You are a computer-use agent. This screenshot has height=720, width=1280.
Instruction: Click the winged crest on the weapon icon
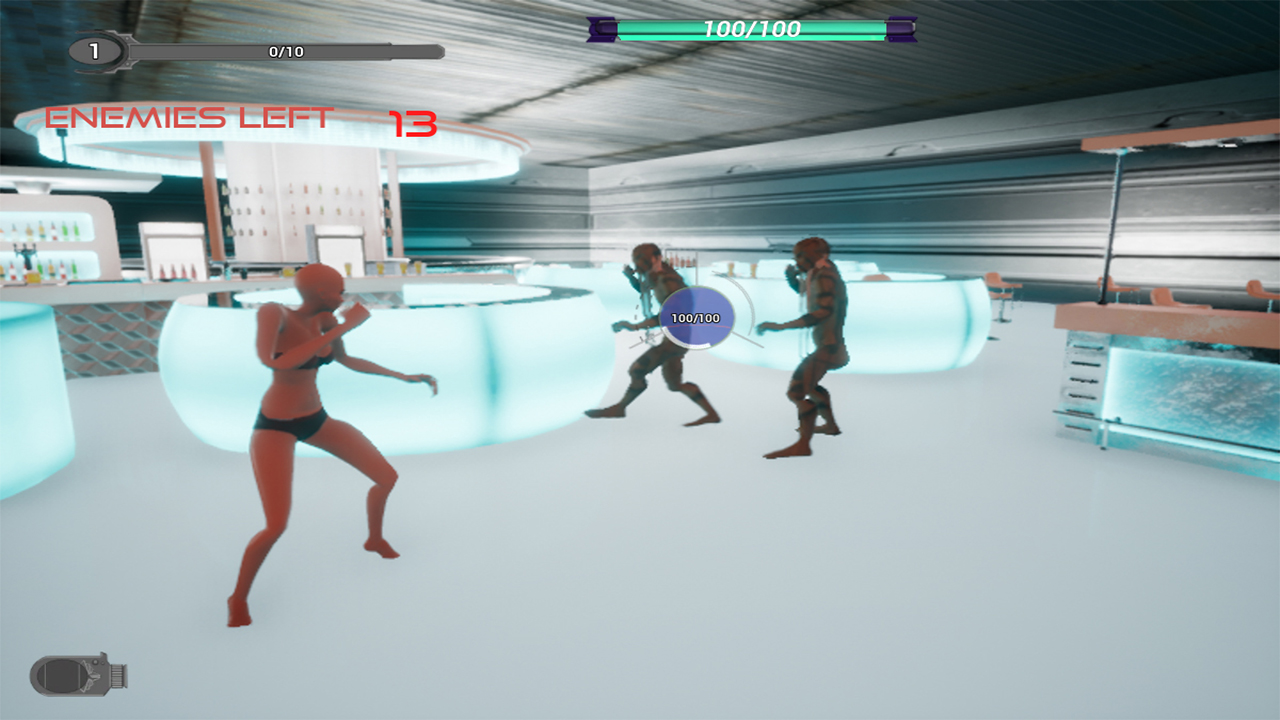tap(90, 676)
